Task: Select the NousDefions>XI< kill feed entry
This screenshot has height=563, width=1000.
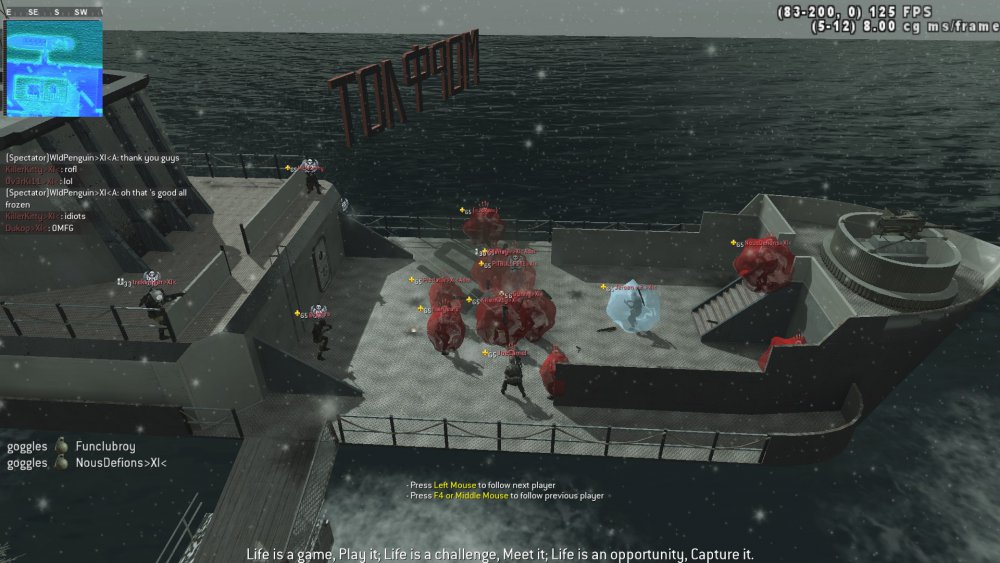Action: [87, 463]
